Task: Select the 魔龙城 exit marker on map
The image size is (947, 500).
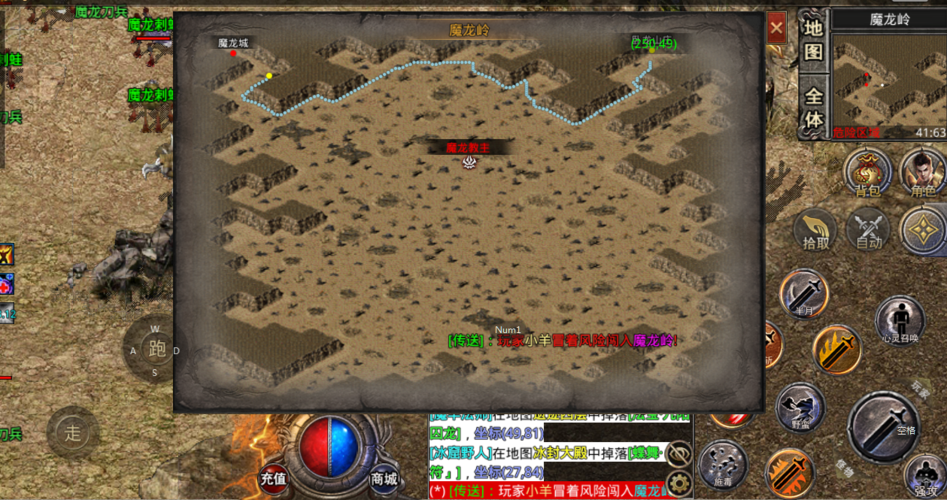Action: [234, 52]
